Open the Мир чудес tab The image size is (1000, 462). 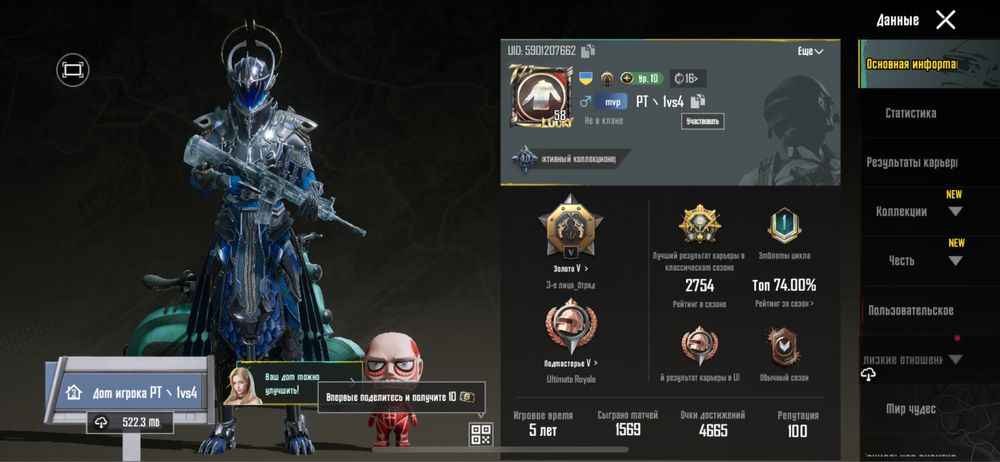909,408
